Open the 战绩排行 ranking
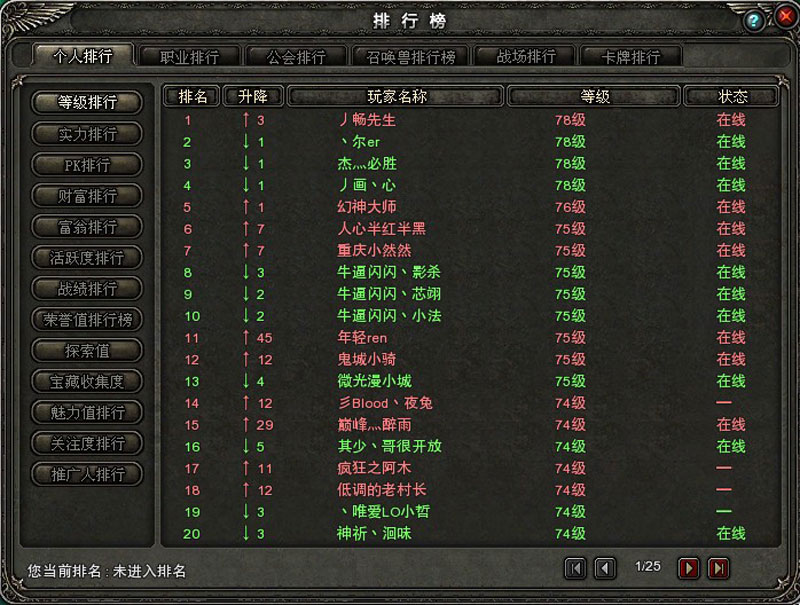Image resolution: width=800 pixels, height=605 pixels. (x=87, y=289)
